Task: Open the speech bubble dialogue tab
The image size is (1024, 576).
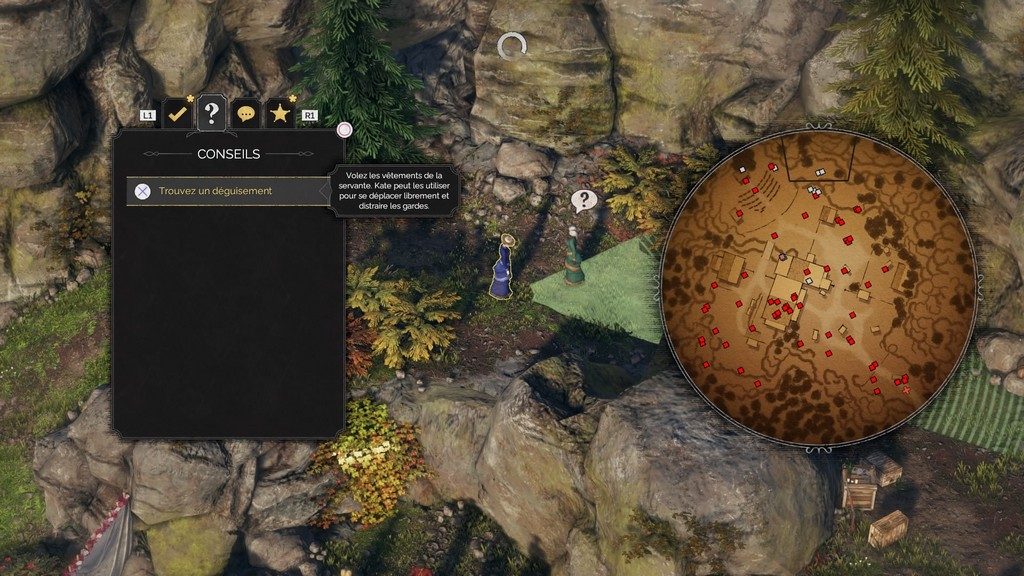Action: point(246,114)
